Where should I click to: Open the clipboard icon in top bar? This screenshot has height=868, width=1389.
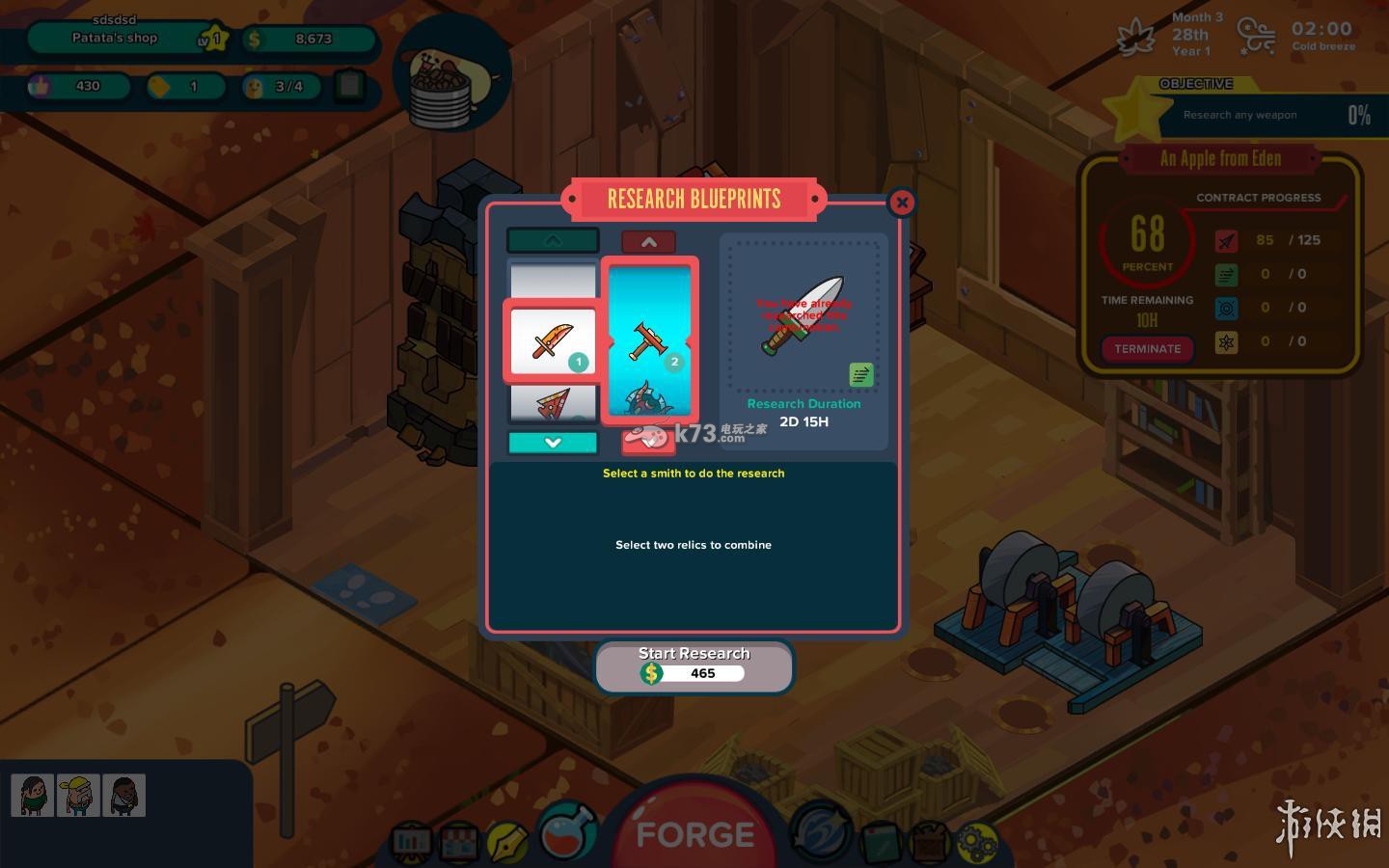click(x=349, y=86)
